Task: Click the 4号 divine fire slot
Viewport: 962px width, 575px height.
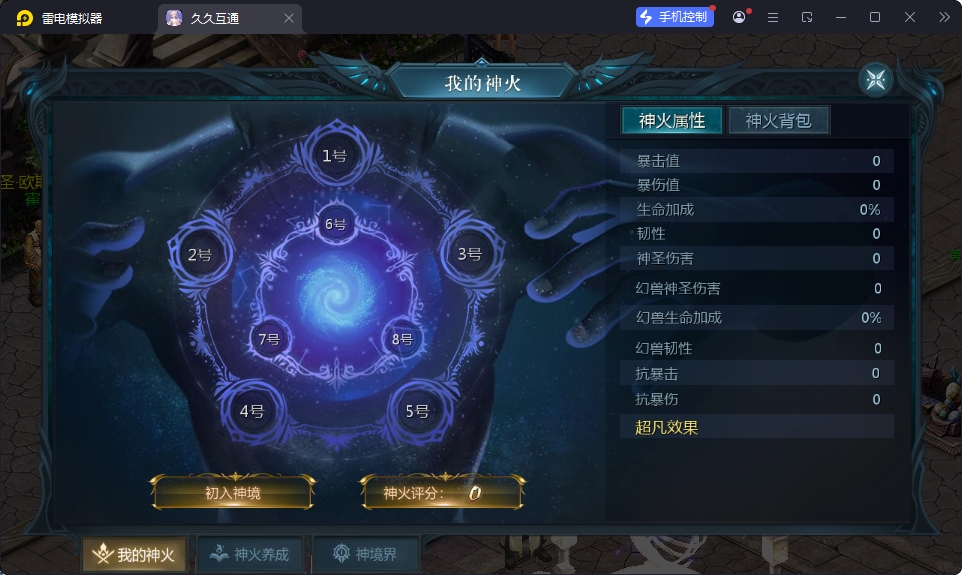Action: click(251, 410)
